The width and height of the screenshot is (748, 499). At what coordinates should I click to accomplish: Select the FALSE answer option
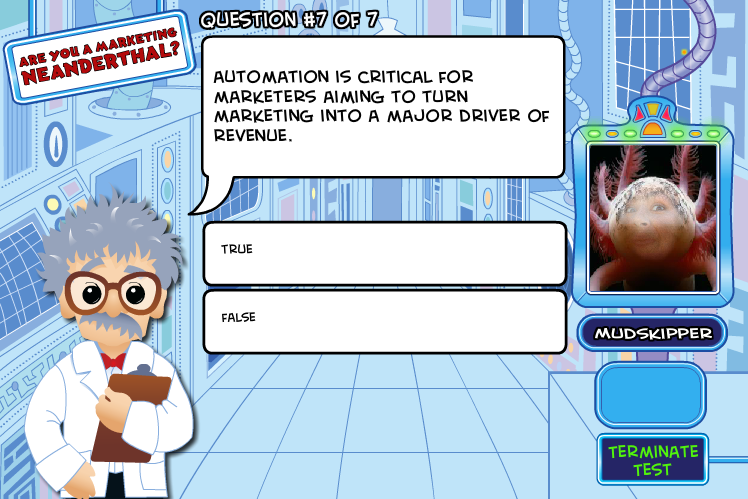[384, 320]
